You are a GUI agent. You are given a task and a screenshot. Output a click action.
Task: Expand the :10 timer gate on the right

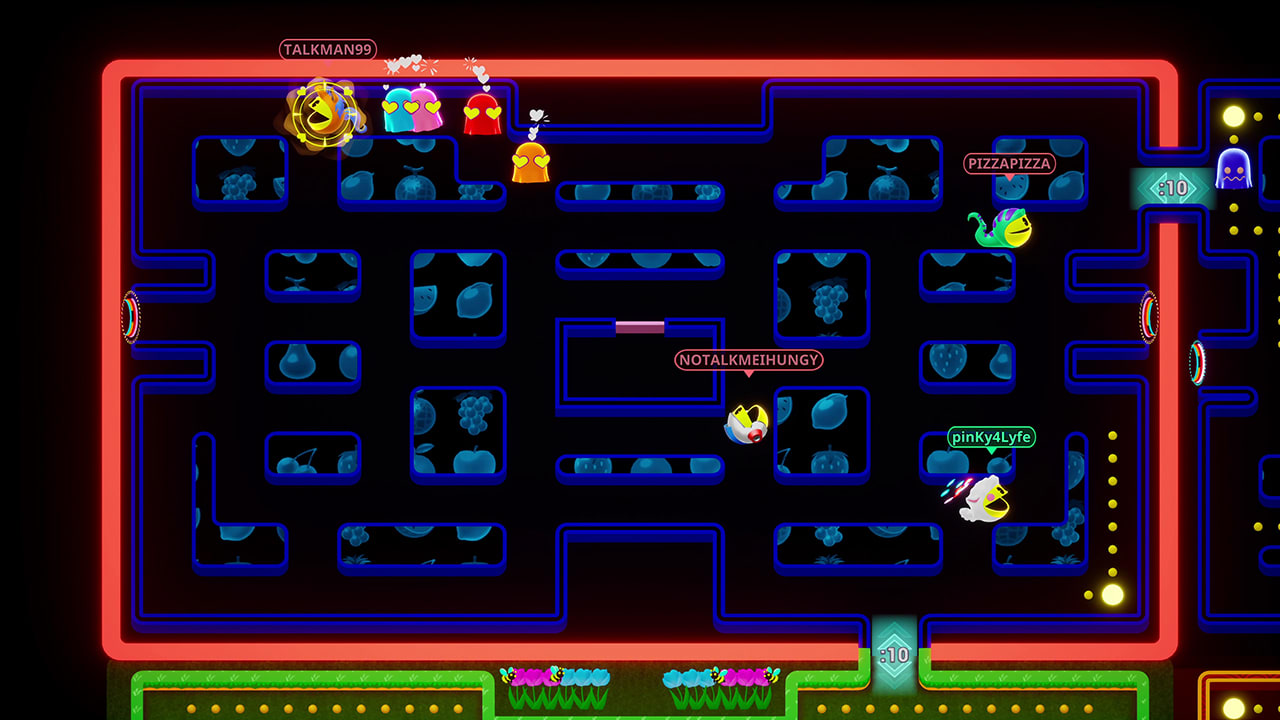pyautogui.click(x=1172, y=186)
